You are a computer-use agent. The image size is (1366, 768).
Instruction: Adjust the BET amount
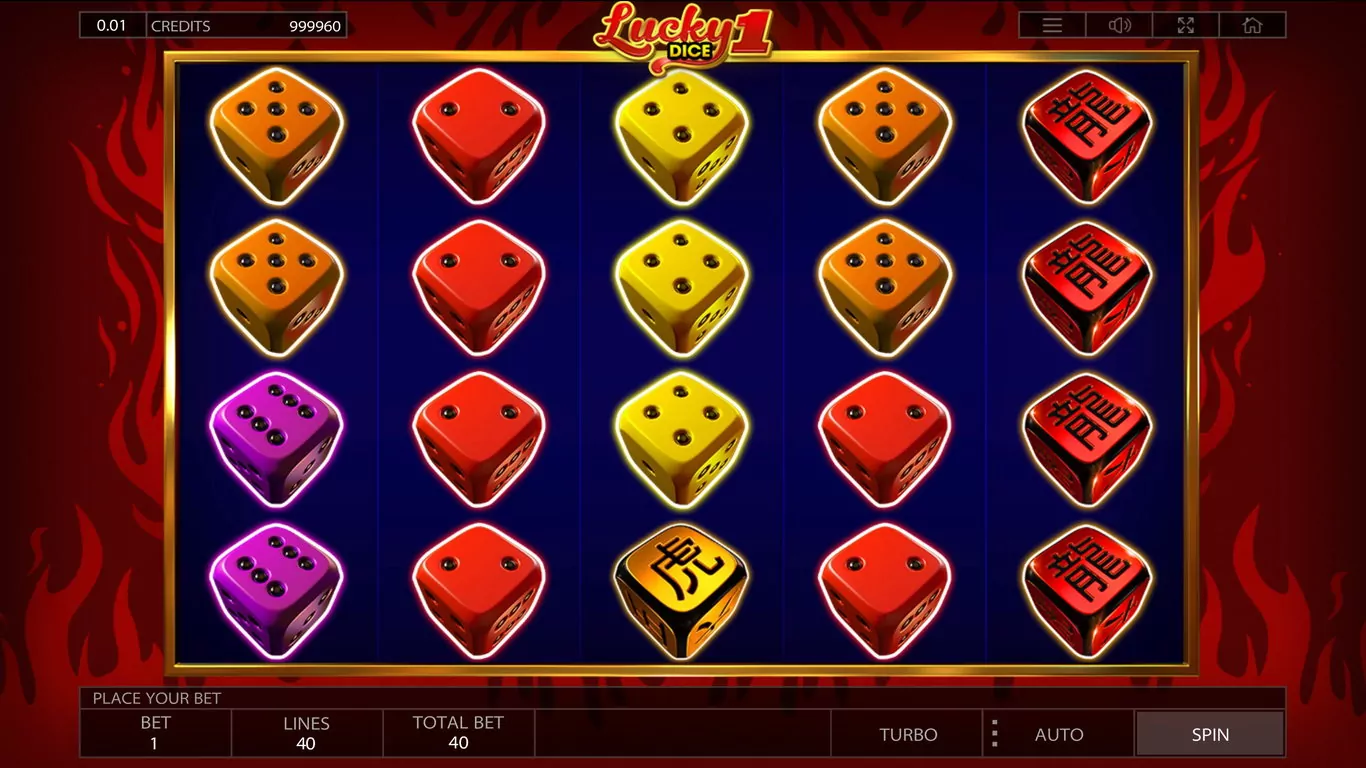point(155,733)
